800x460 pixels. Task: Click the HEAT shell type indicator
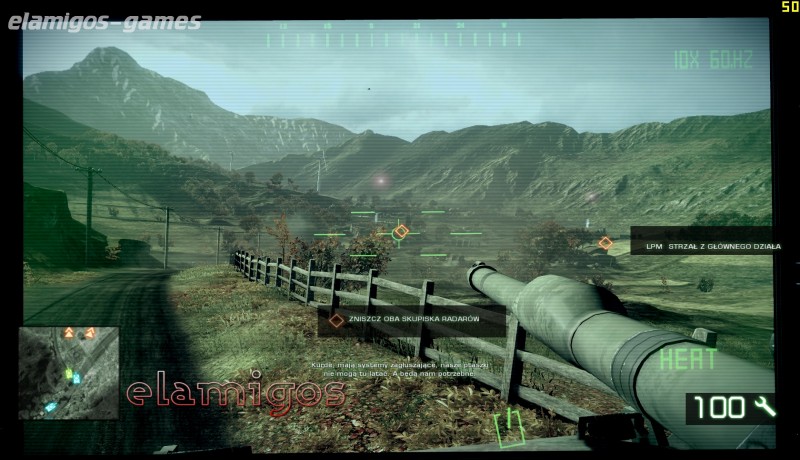coord(687,359)
